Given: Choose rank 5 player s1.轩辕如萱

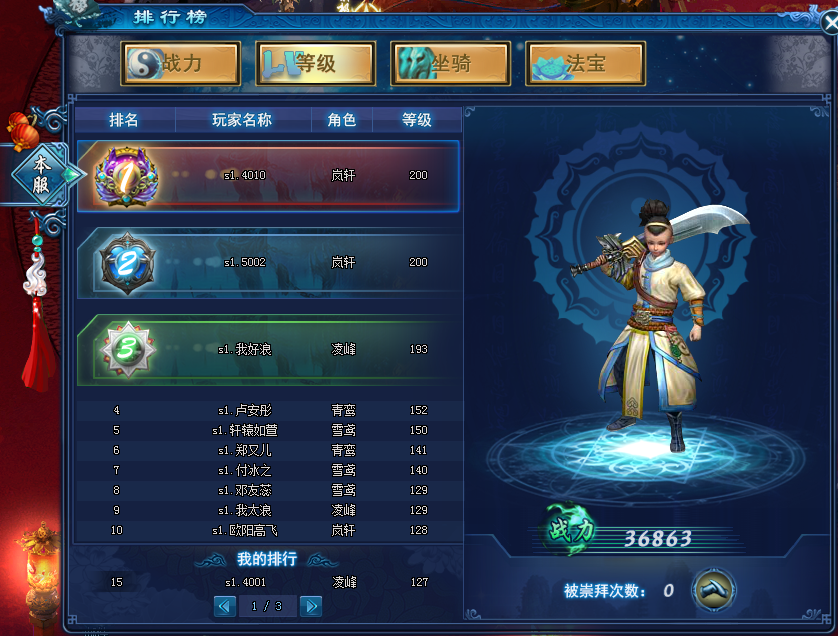Looking at the screenshot, I should [x=268, y=431].
